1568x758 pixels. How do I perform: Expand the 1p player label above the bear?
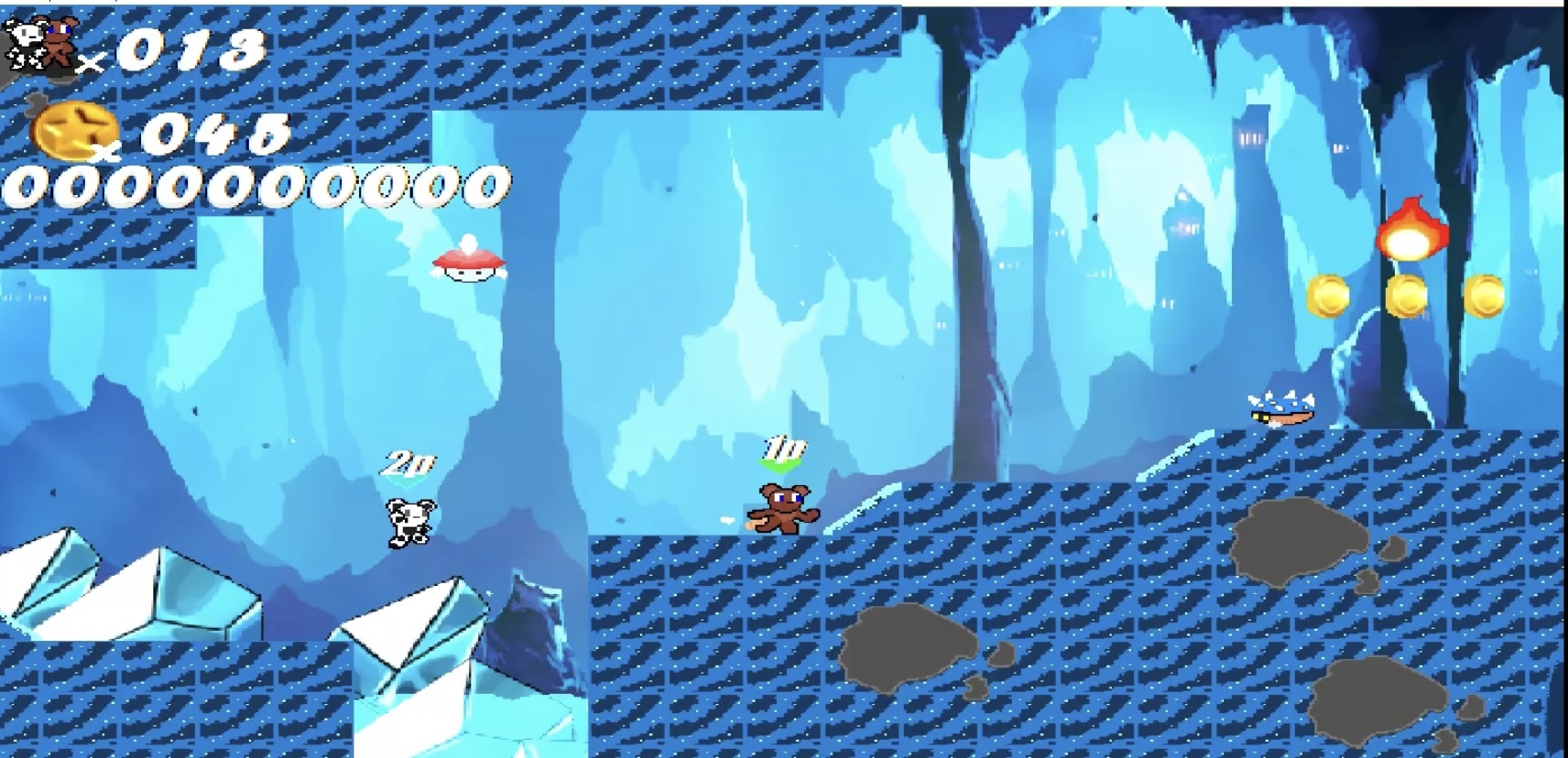[x=783, y=447]
